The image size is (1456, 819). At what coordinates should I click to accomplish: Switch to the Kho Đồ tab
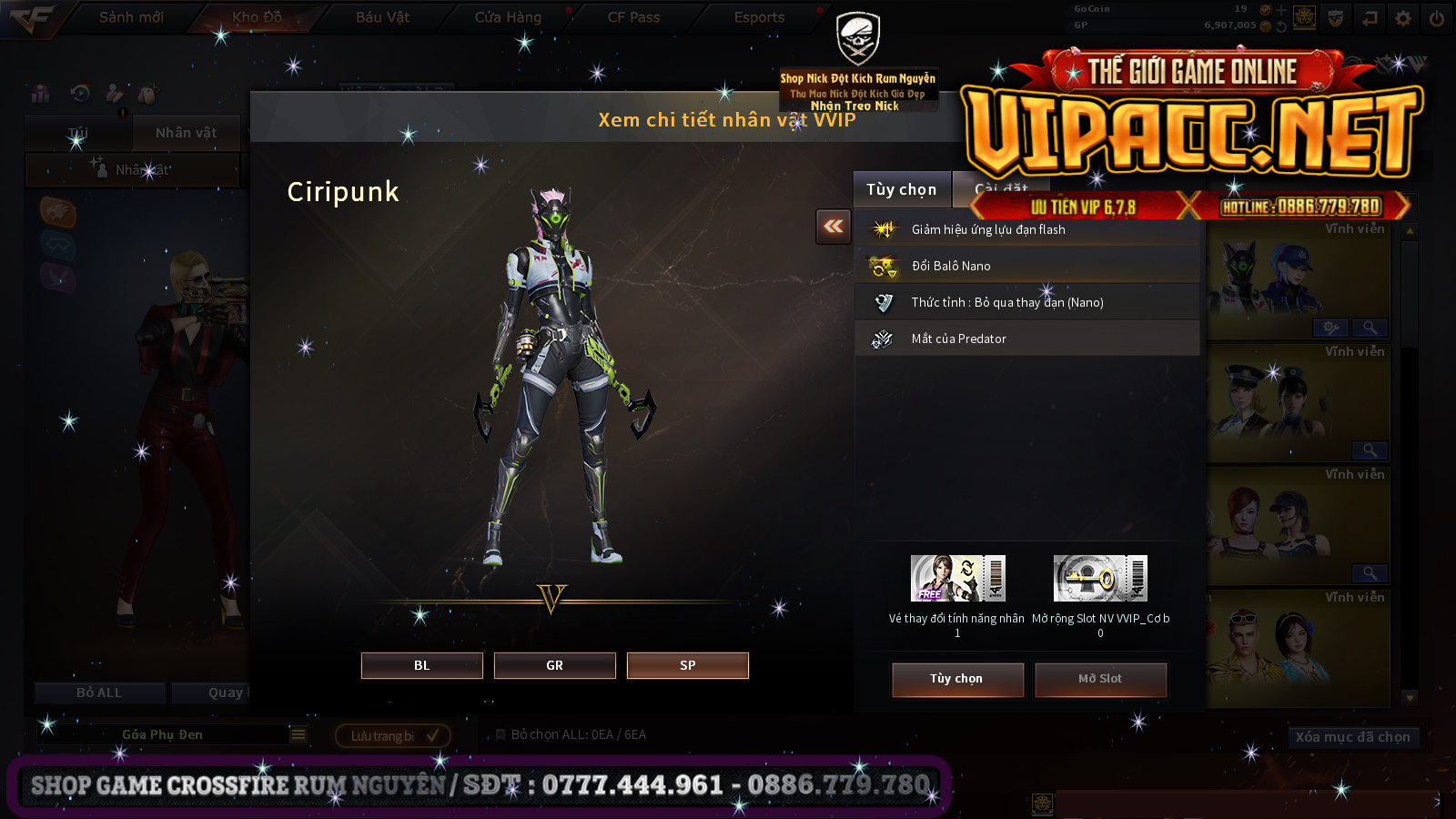click(x=257, y=17)
